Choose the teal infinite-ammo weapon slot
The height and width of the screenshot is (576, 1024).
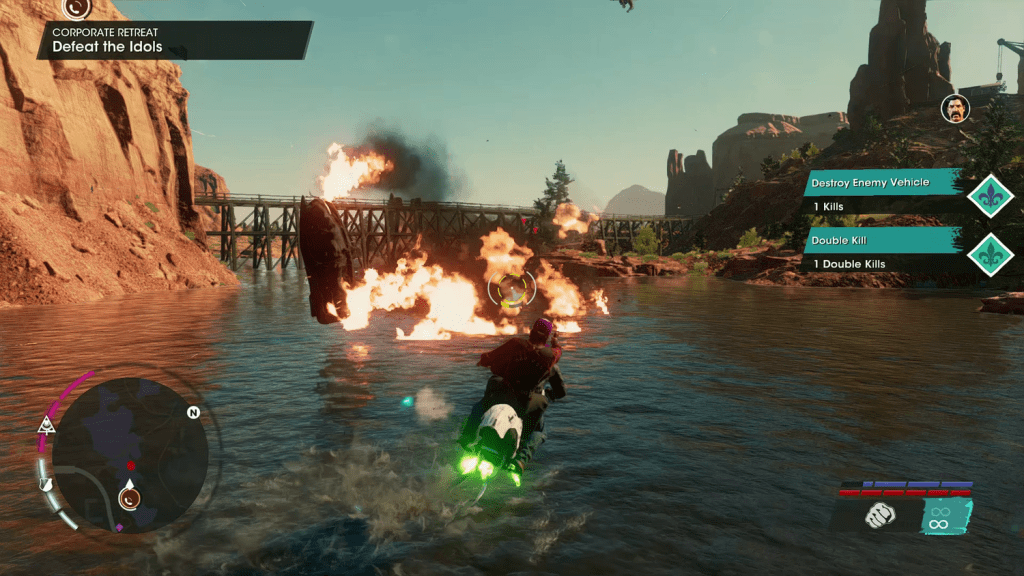point(939,516)
